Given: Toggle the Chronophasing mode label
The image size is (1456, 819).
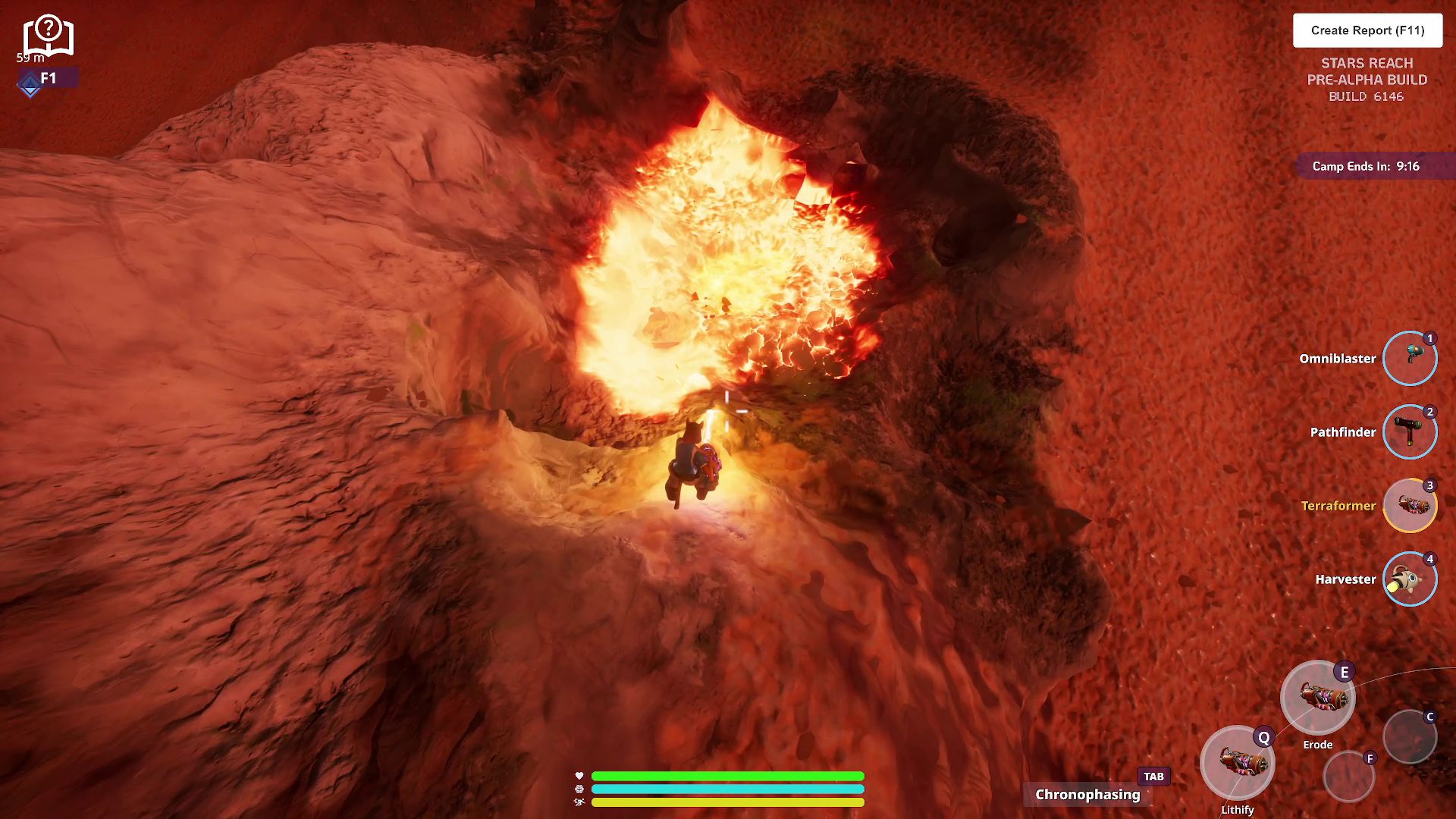Looking at the screenshot, I should [1087, 795].
